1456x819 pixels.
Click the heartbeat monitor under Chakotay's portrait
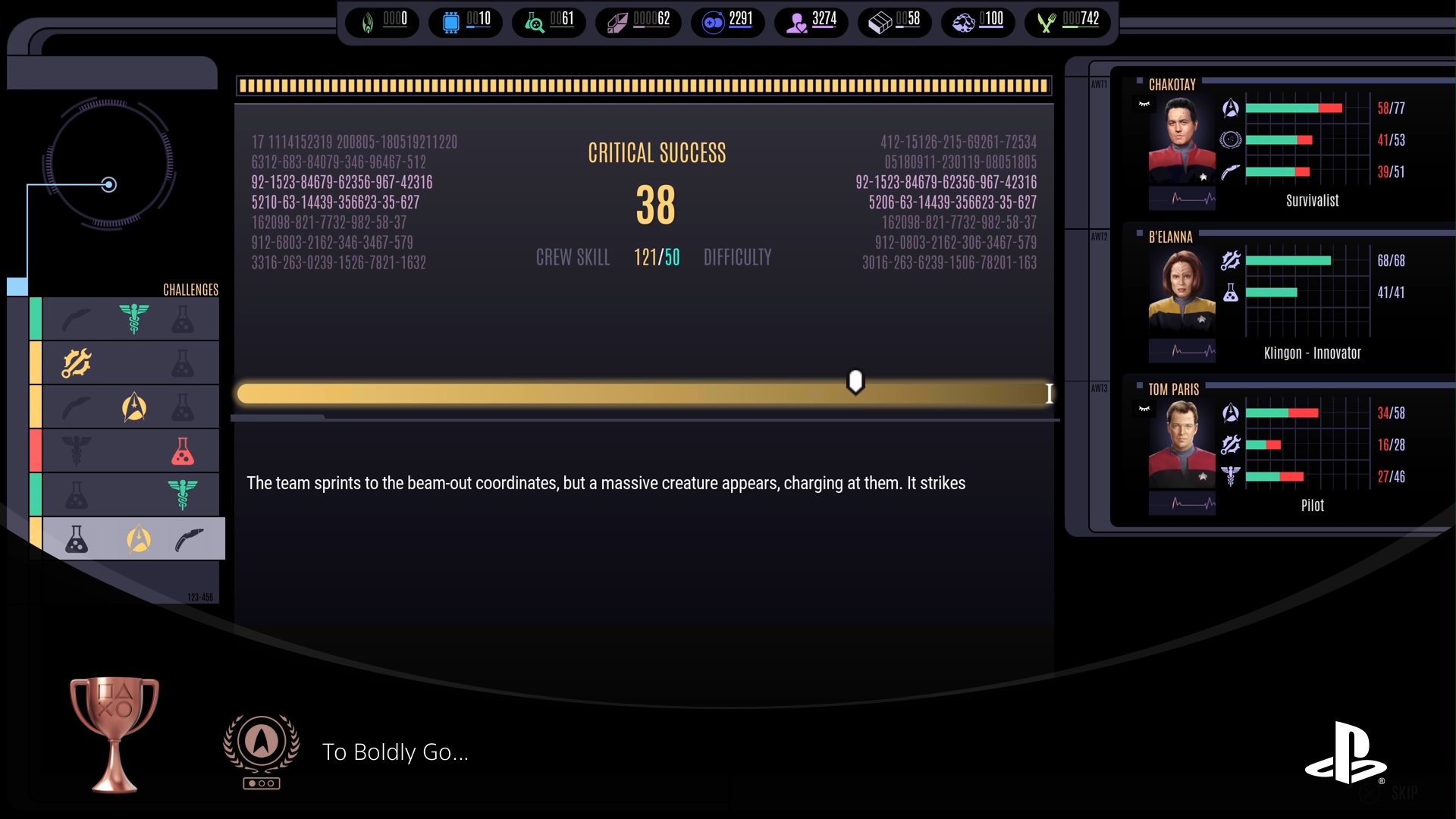click(x=1181, y=199)
